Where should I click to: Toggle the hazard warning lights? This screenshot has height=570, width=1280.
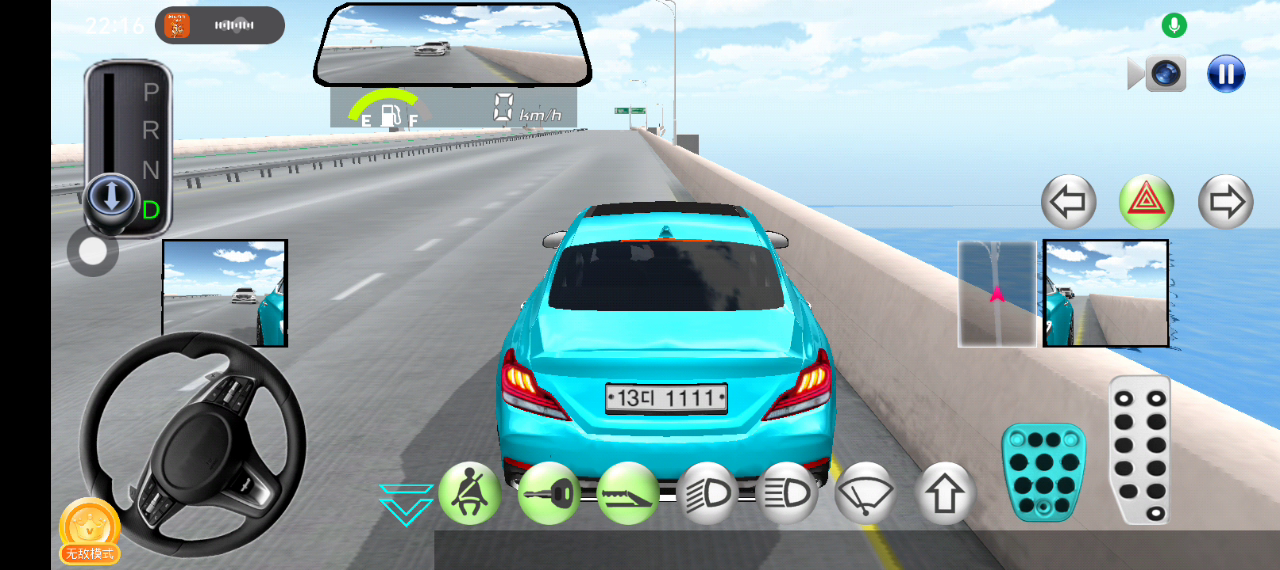click(x=1146, y=202)
